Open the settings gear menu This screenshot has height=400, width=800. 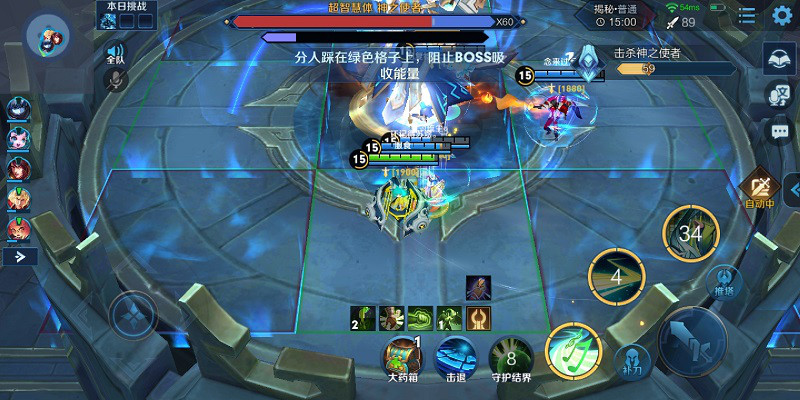pyautogui.click(x=782, y=15)
